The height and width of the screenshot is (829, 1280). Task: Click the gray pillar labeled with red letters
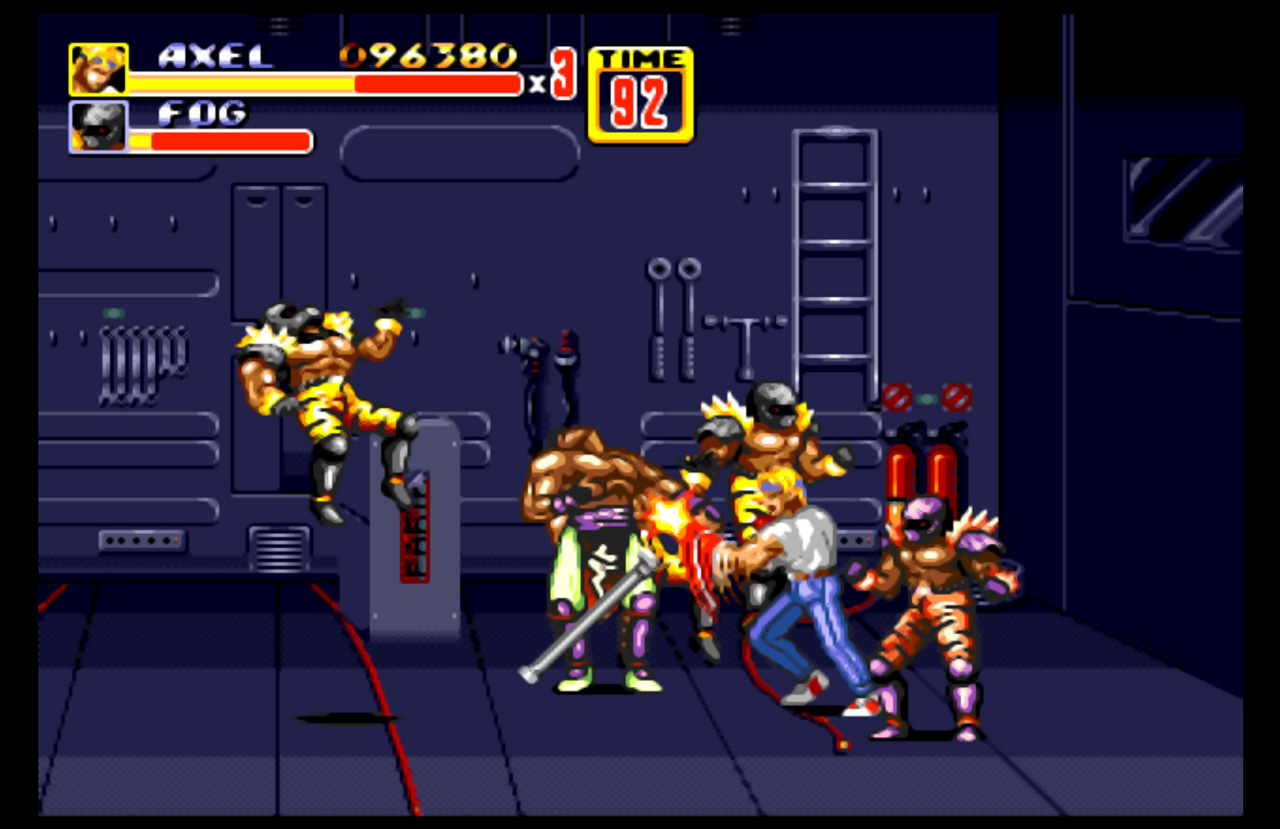pos(410,530)
